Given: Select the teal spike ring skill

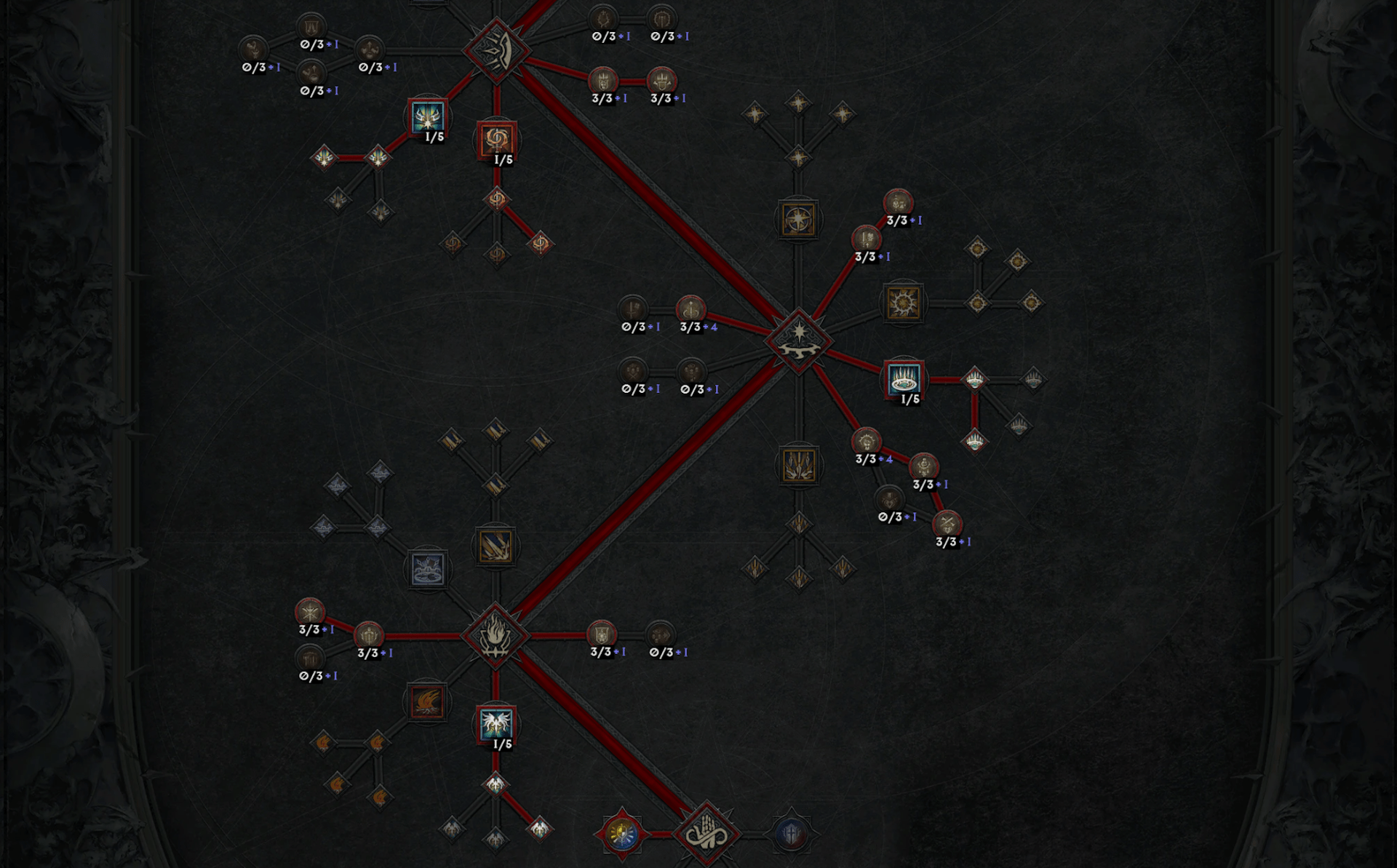Looking at the screenshot, I should click(904, 378).
